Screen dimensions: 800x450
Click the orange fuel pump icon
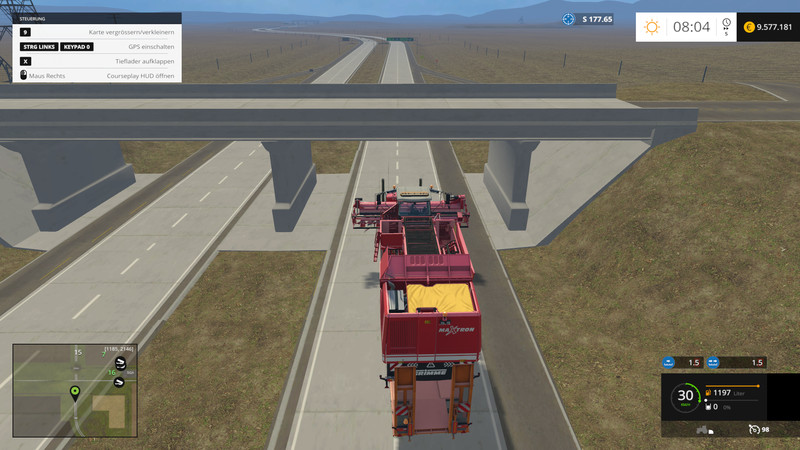pyautogui.click(x=709, y=394)
